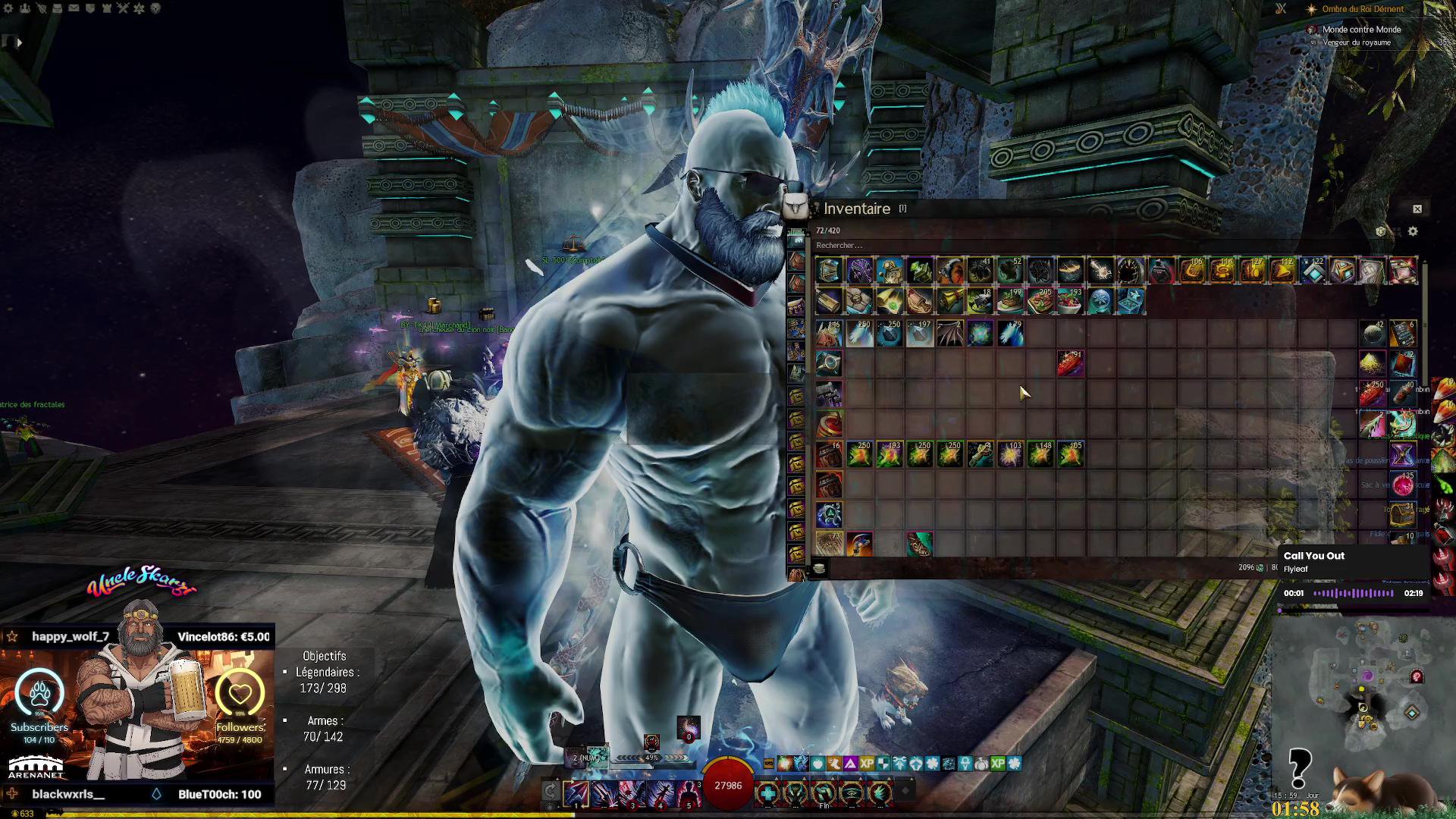Use weapon skill slot 5
Viewport: 1456px width, 819px height.
[689, 793]
